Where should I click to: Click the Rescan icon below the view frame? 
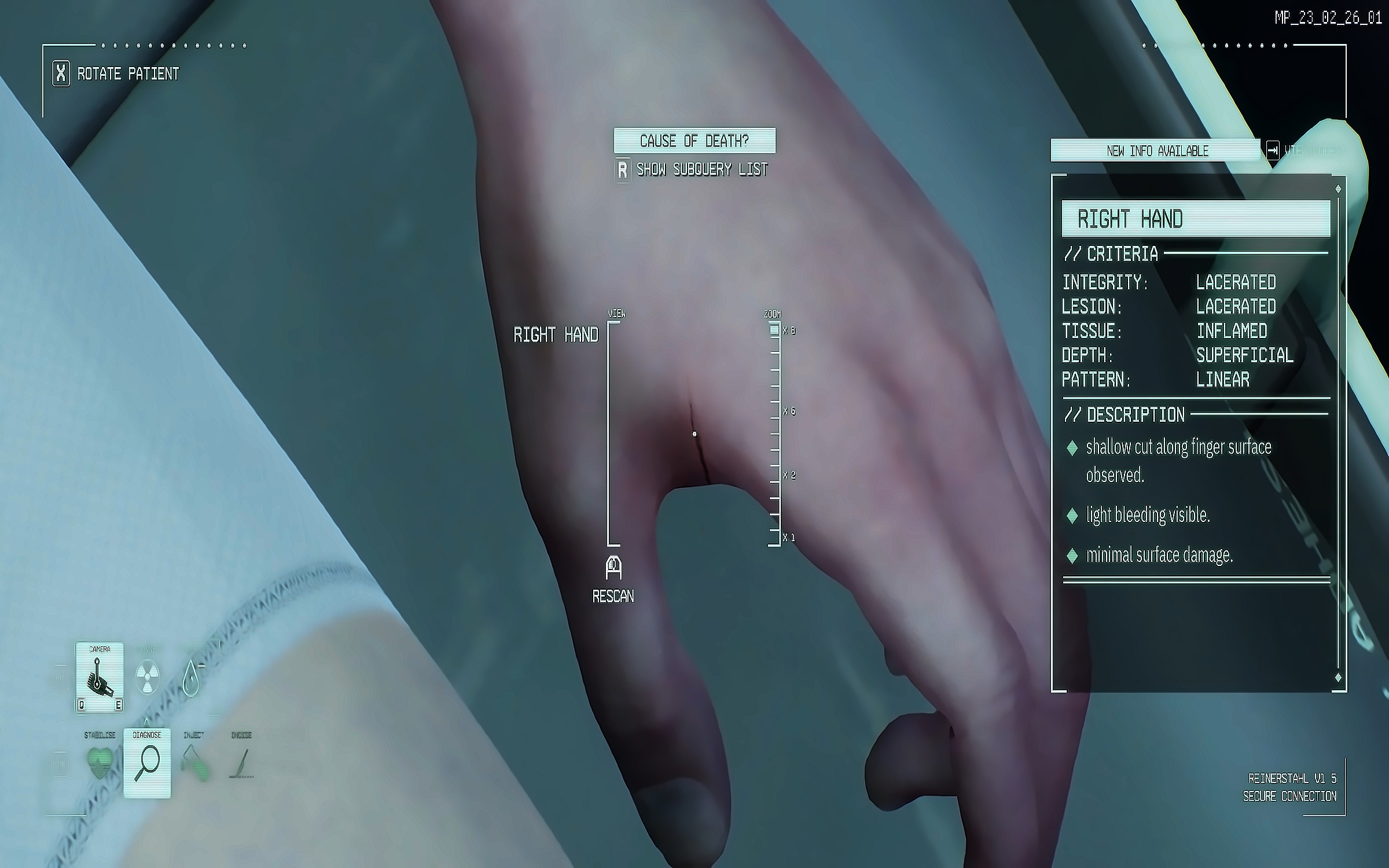(x=613, y=568)
